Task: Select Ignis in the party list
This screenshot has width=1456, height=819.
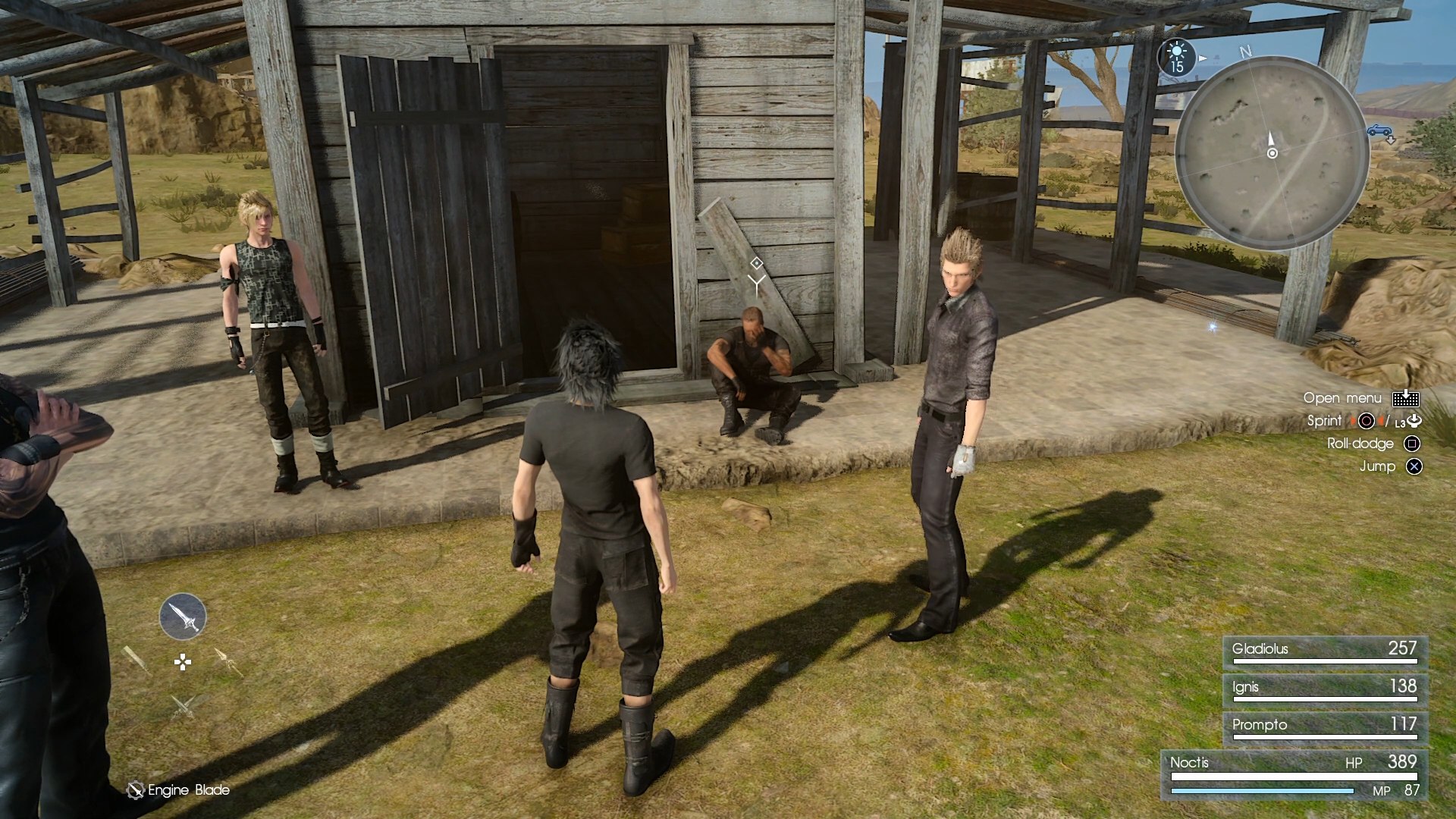Action: pos(1324,688)
